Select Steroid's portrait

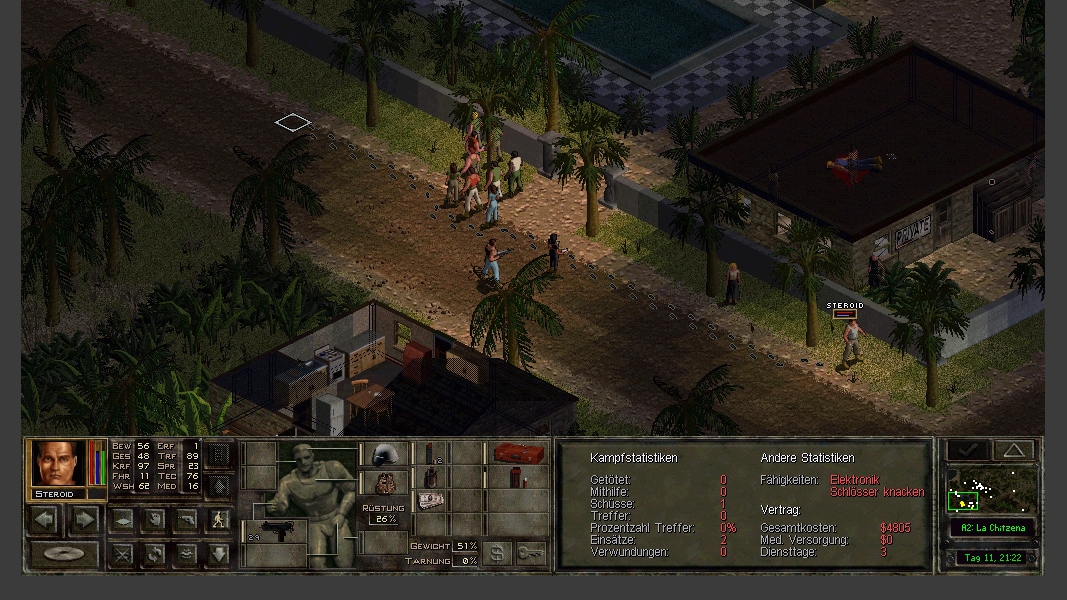pyautogui.click(x=59, y=463)
